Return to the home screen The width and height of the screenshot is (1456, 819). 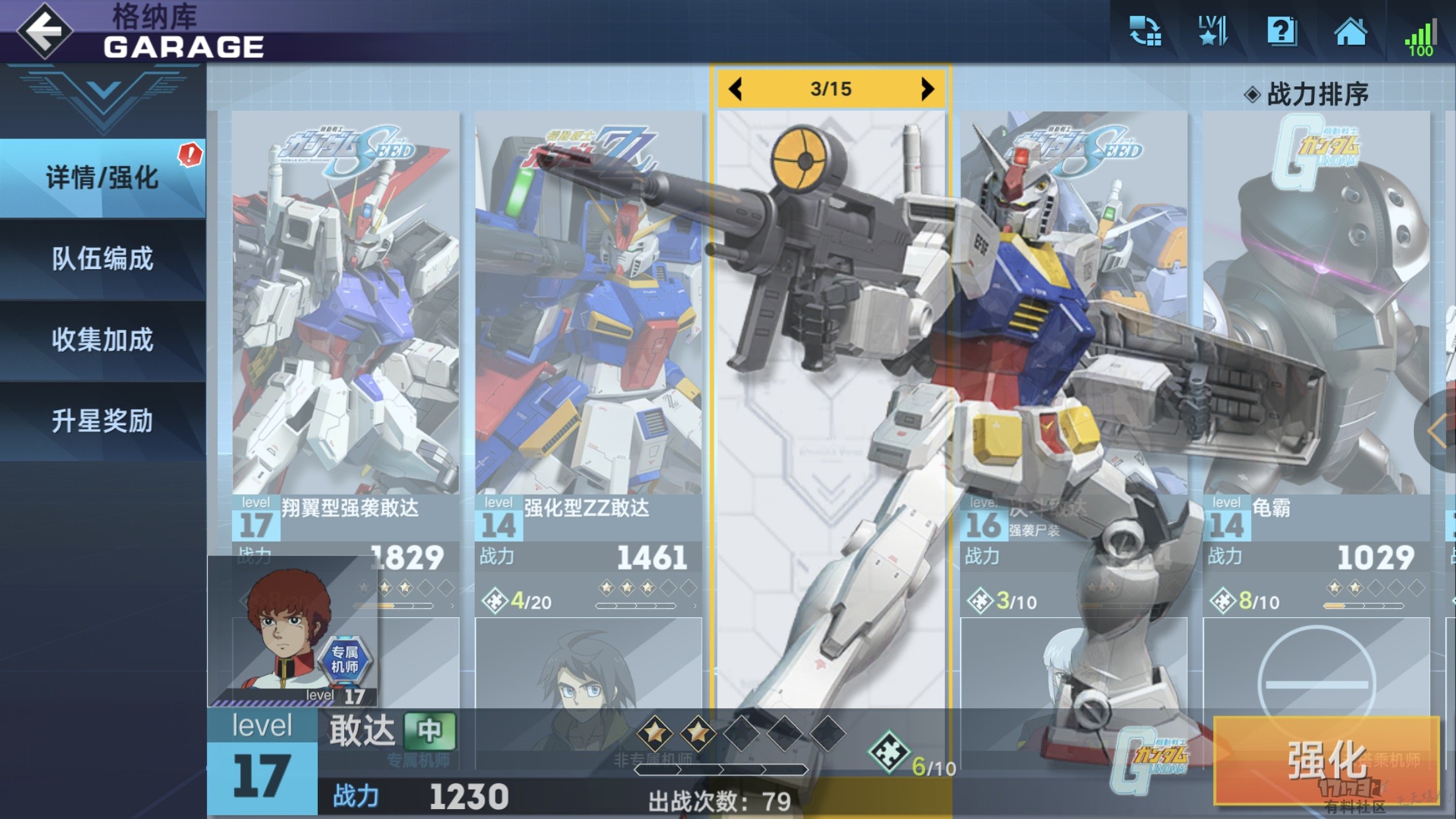click(1350, 31)
